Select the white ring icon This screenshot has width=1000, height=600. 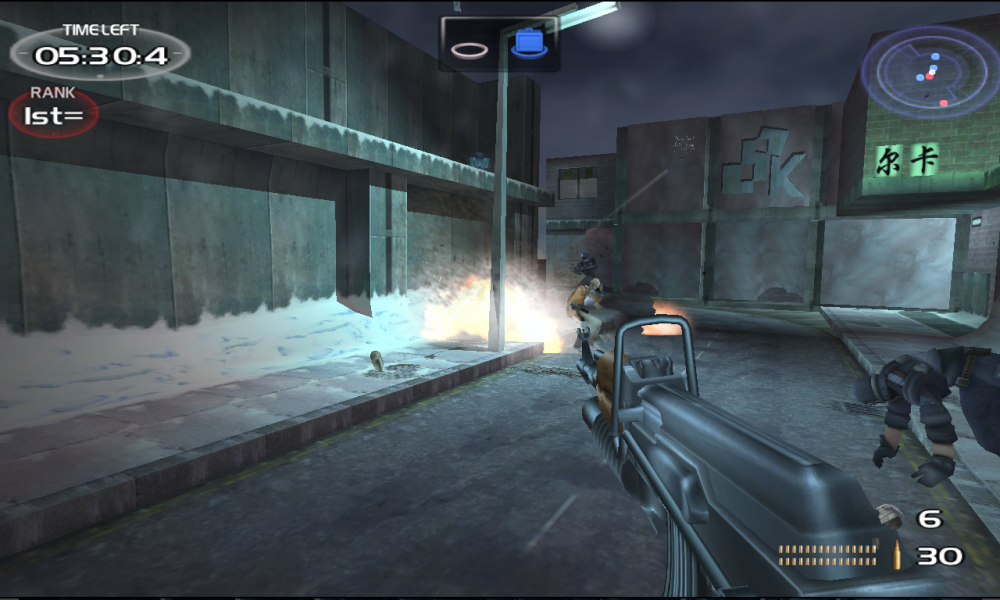468,47
